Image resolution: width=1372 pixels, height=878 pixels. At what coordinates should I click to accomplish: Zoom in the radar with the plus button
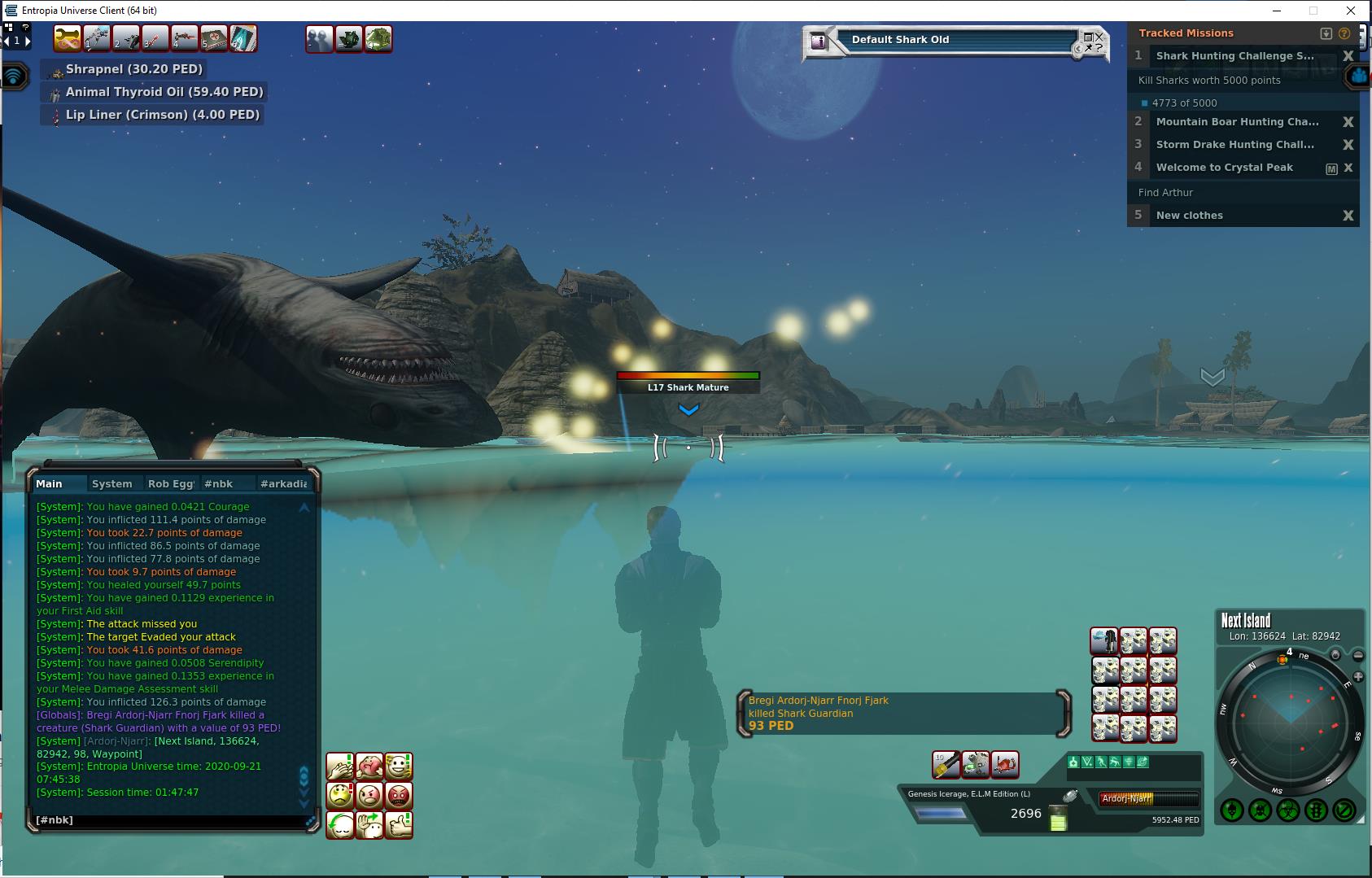(x=1357, y=677)
